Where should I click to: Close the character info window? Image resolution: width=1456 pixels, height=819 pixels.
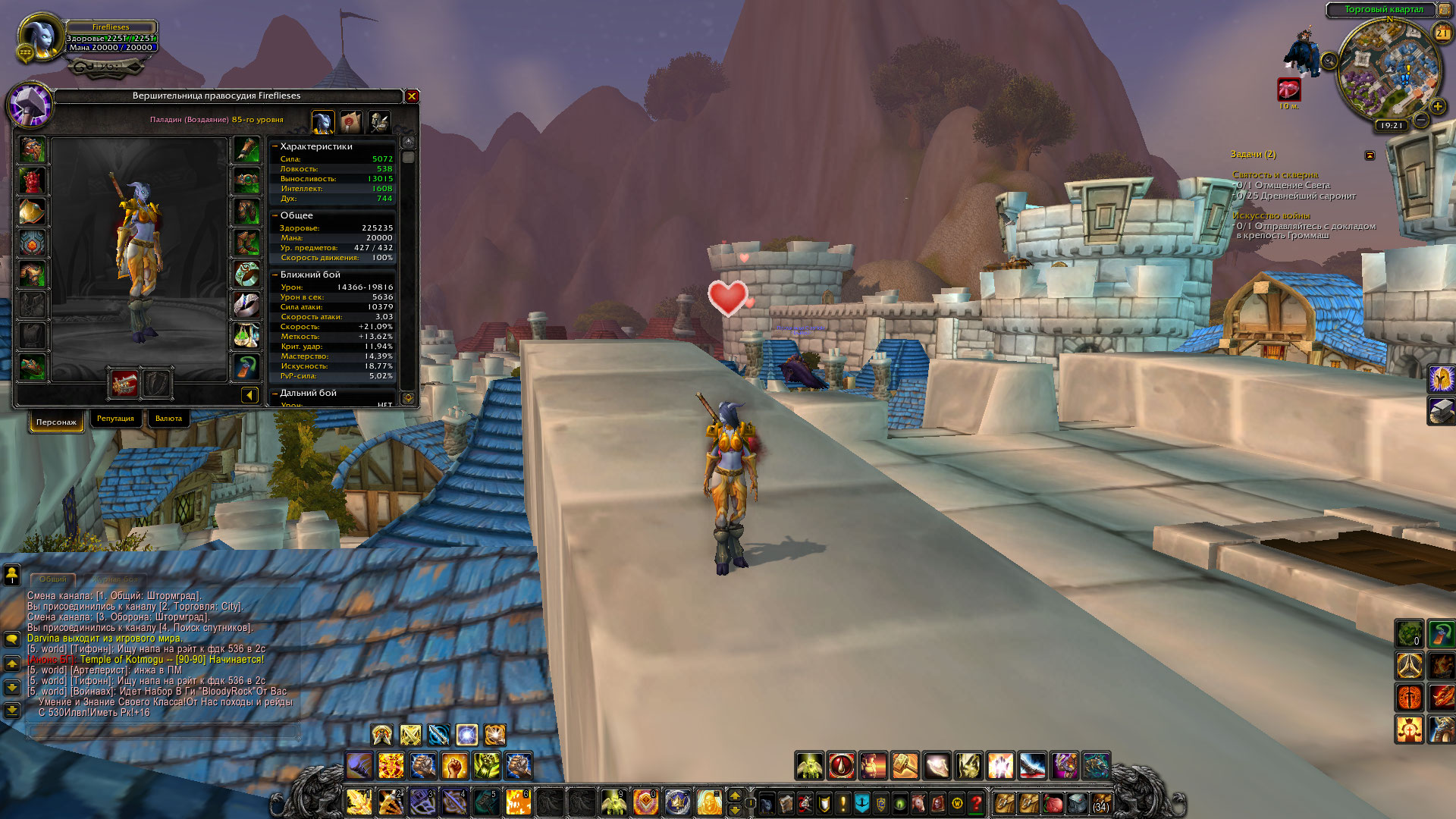click(x=412, y=96)
